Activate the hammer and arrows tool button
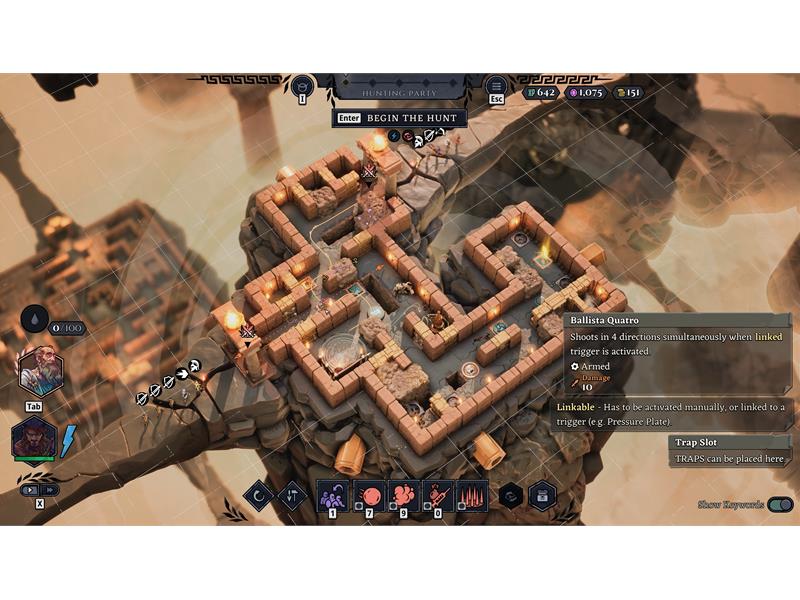Image resolution: width=800 pixels, height=600 pixels. click(x=292, y=496)
